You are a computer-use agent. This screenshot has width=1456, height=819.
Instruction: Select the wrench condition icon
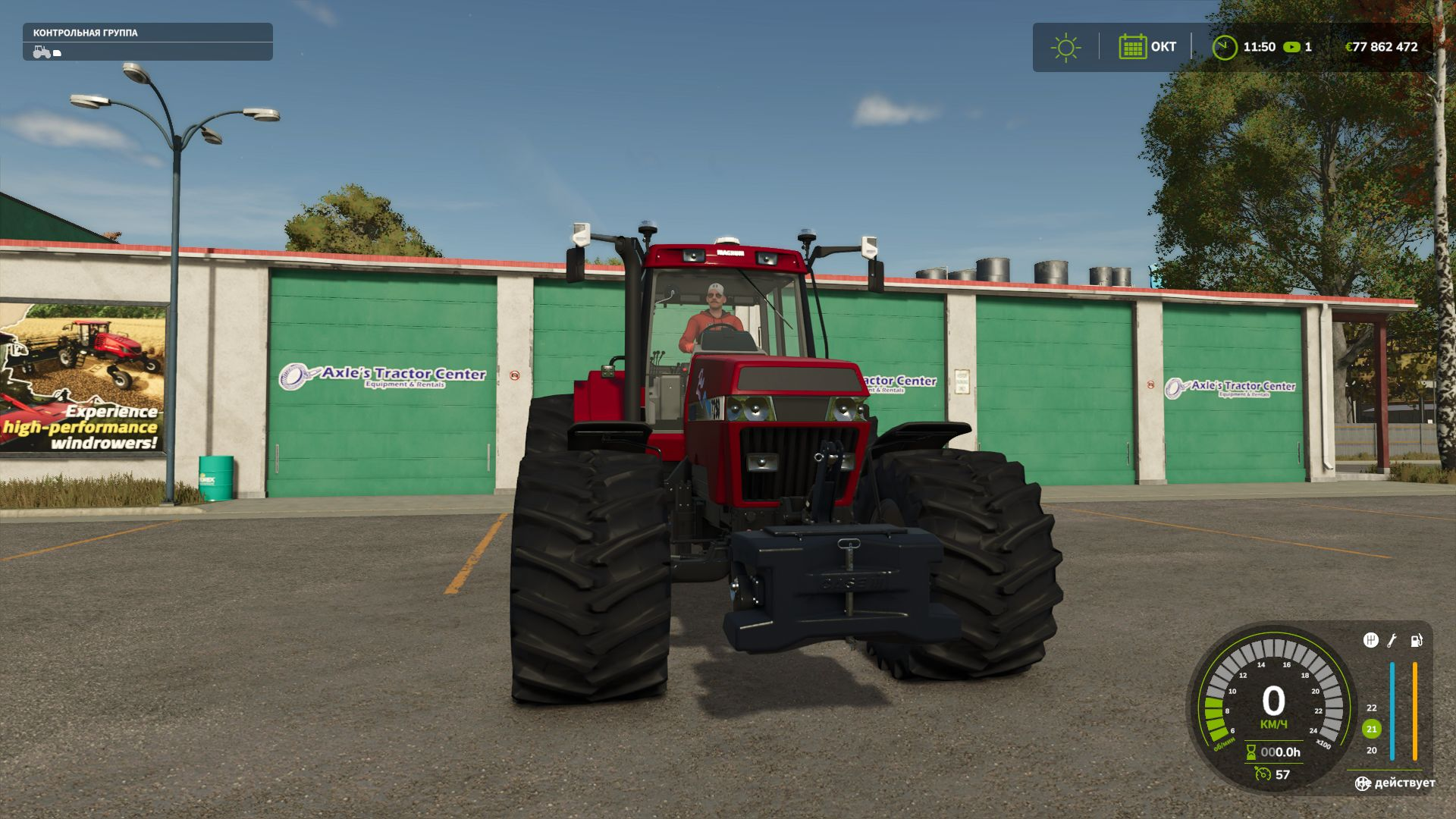[1392, 641]
